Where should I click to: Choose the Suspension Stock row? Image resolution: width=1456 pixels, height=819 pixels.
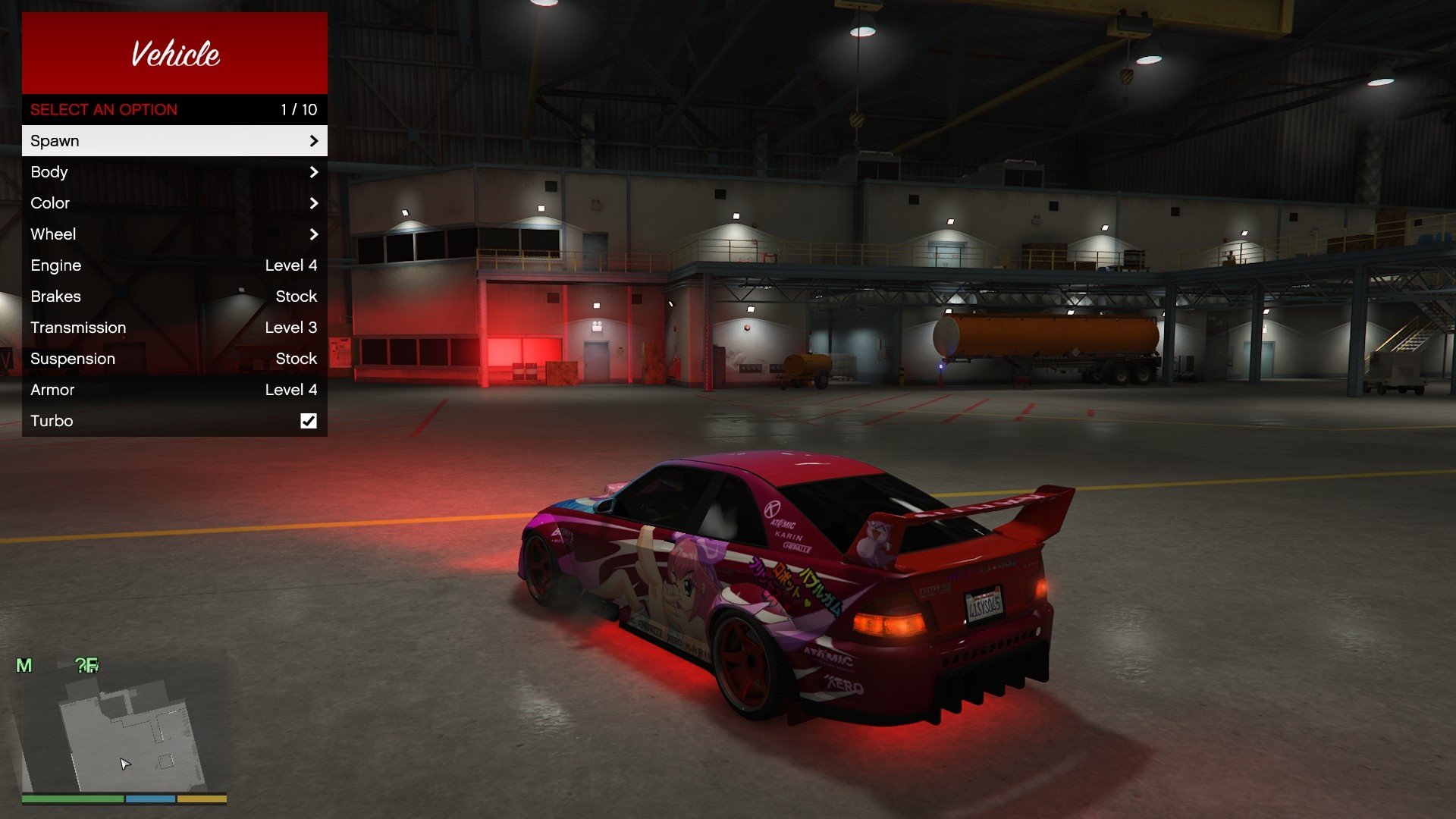(x=174, y=359)
